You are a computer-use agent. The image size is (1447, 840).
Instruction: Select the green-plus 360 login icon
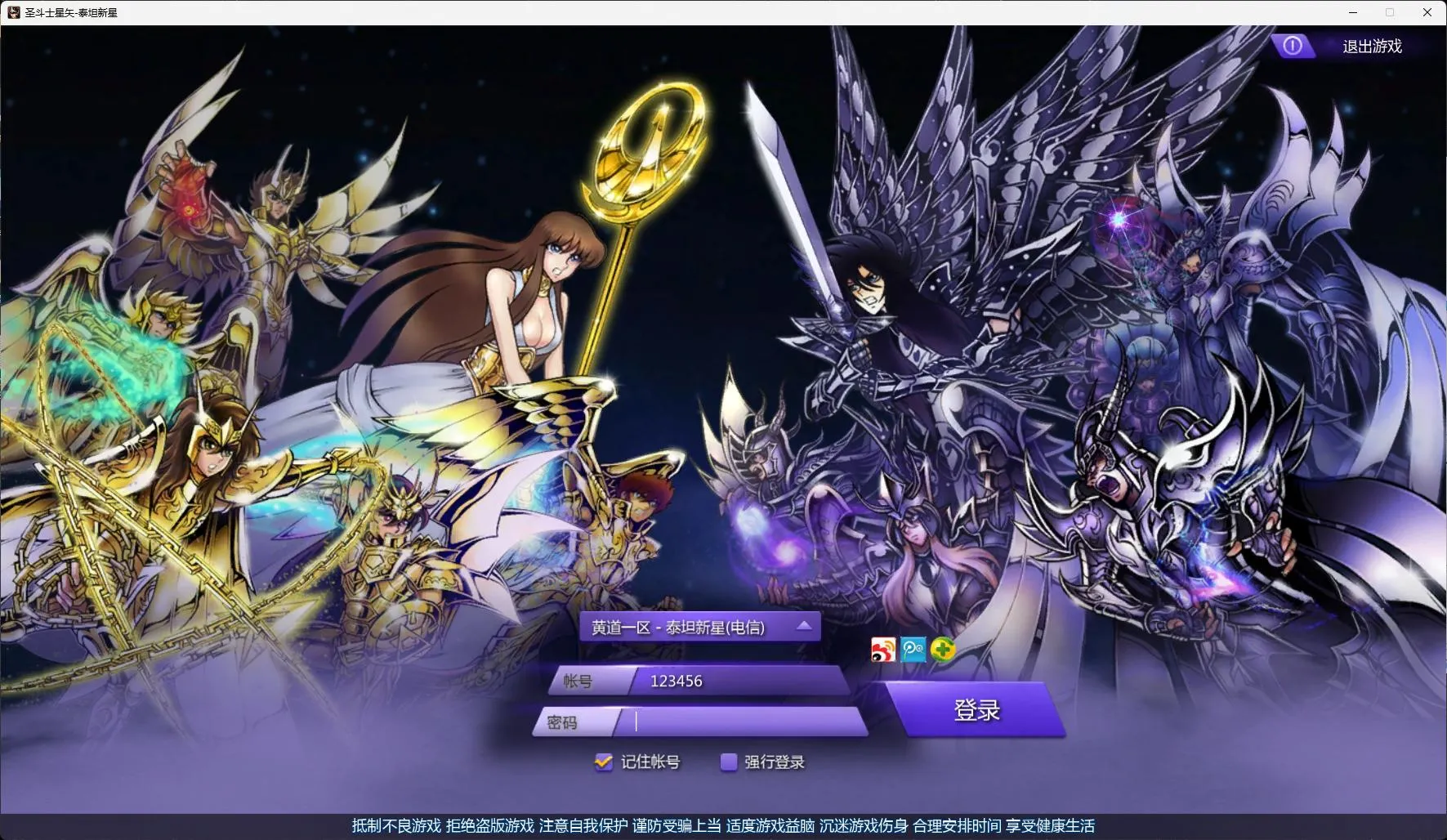click(x=942, y=650)
